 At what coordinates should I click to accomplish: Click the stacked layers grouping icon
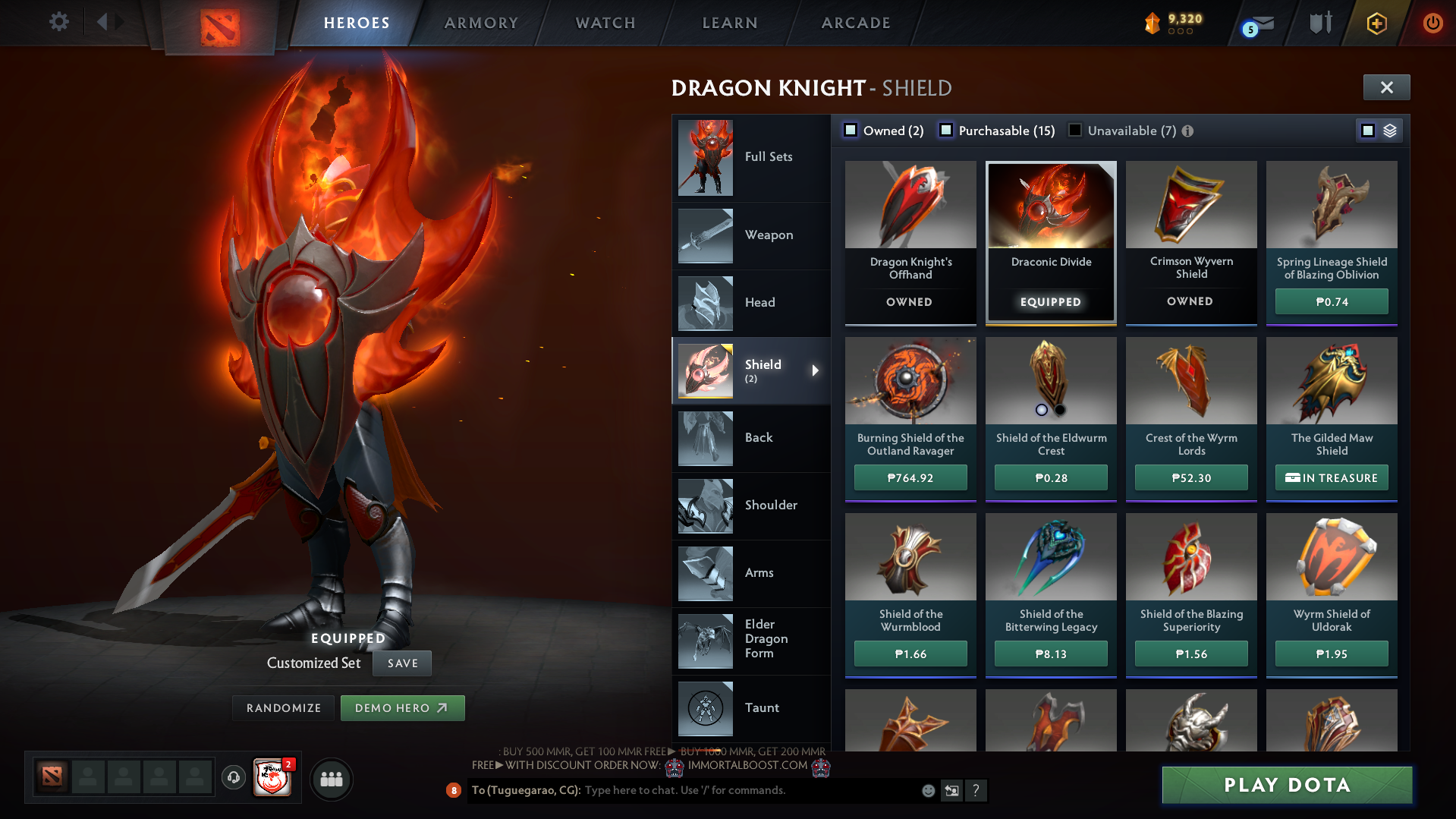click(1389, 130)
